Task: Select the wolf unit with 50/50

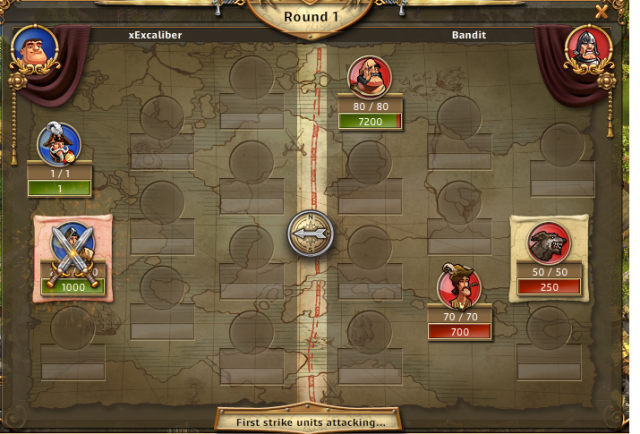Action: click(549, 242)
